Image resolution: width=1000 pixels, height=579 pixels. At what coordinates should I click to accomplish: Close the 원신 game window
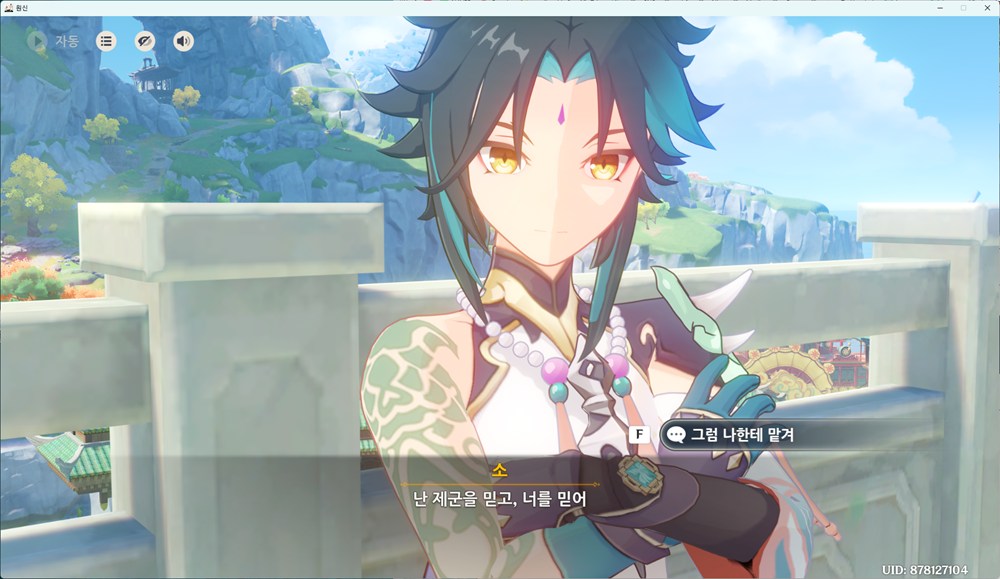[x=986, y=7]
